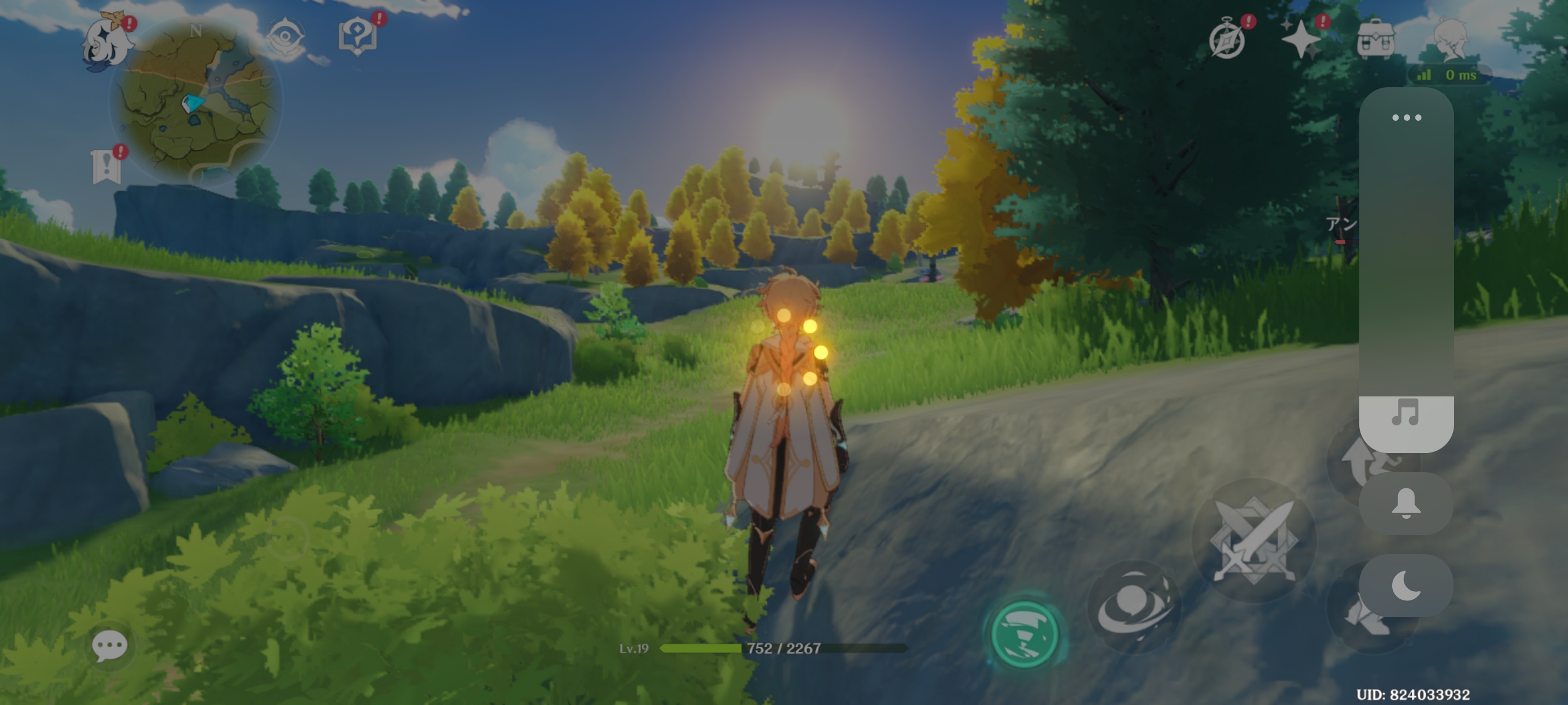Image resolution: width=1568 pixels, height=705 pixels.
Task: Trigger the elemental burst button
Action: [x=1133, y=606]
